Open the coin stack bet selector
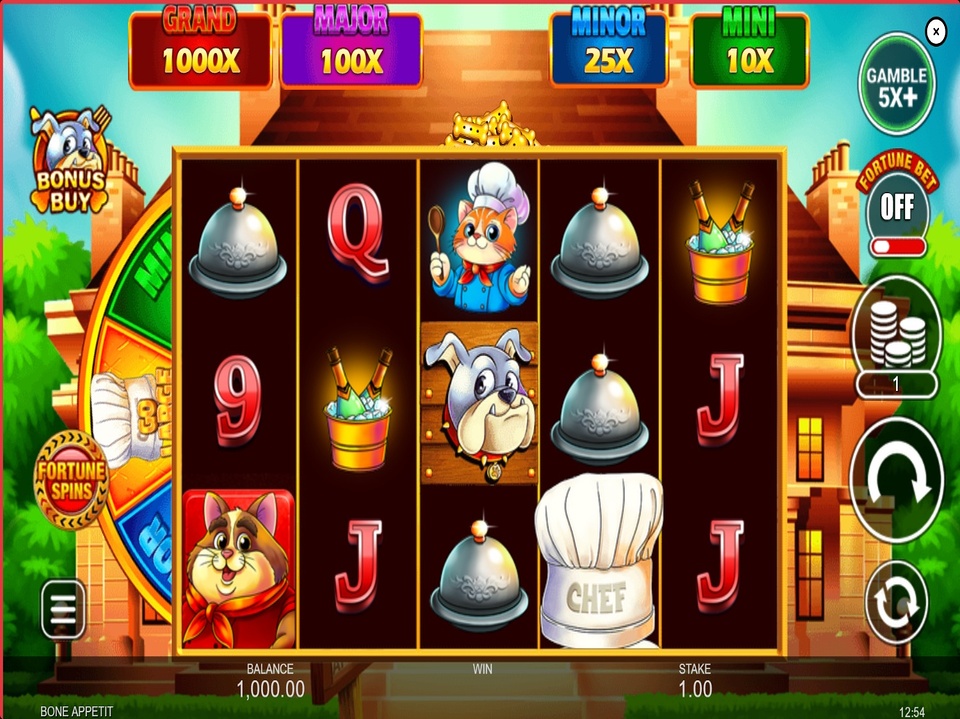Viewport: 960px width, 719px height. 896,335
